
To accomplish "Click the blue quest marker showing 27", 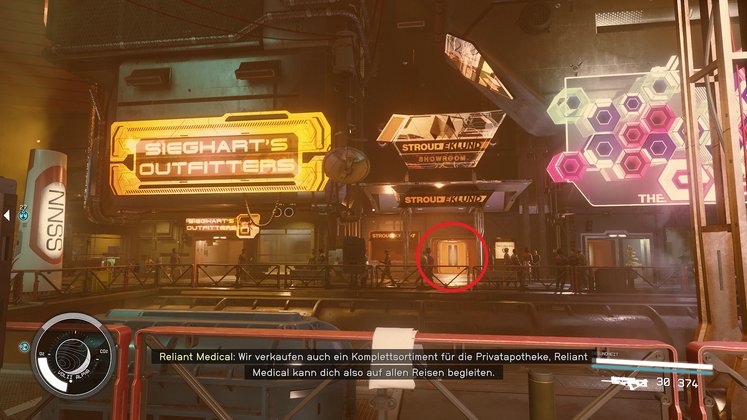I will coord(20,213).
